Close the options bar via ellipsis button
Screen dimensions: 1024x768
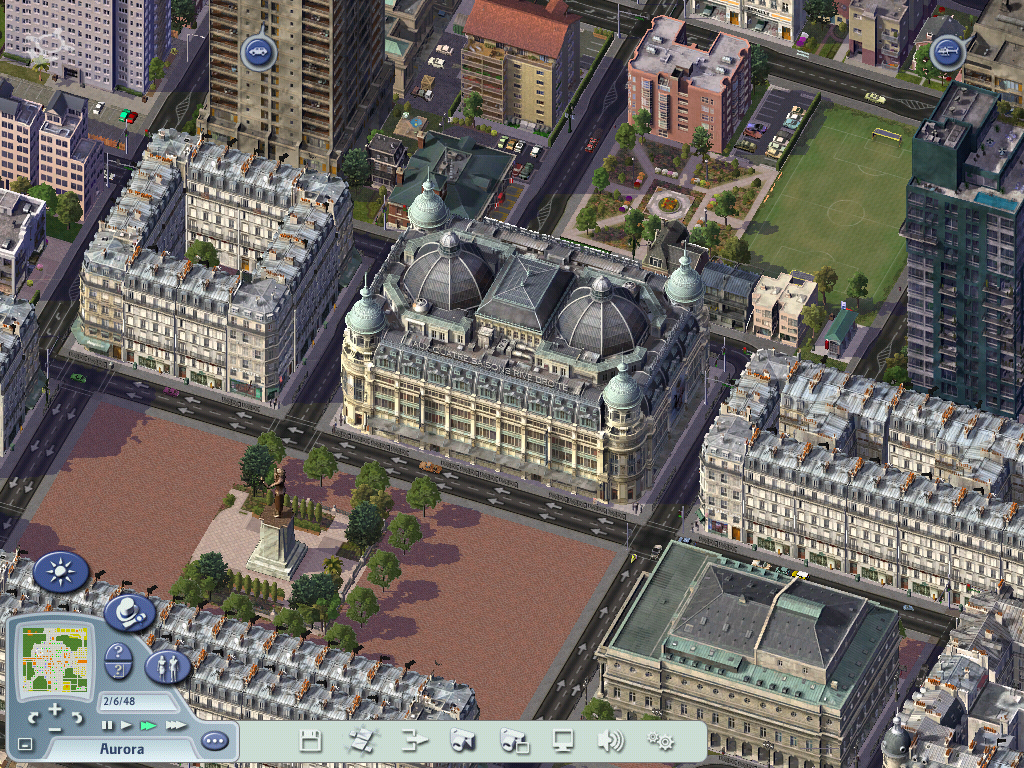coord(214,741)
